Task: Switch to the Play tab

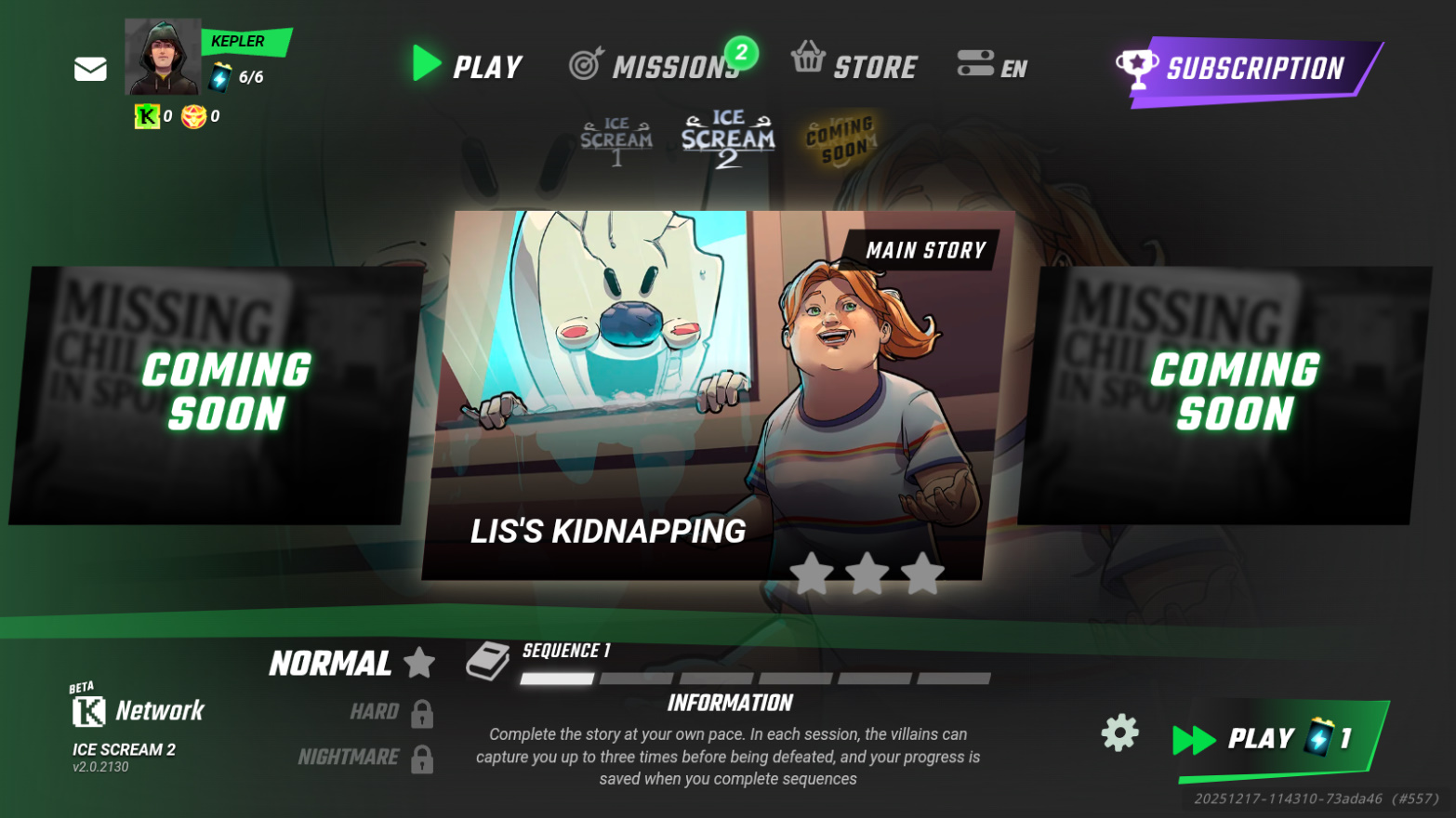Action: pyautogui.click(x=468, y=66)
